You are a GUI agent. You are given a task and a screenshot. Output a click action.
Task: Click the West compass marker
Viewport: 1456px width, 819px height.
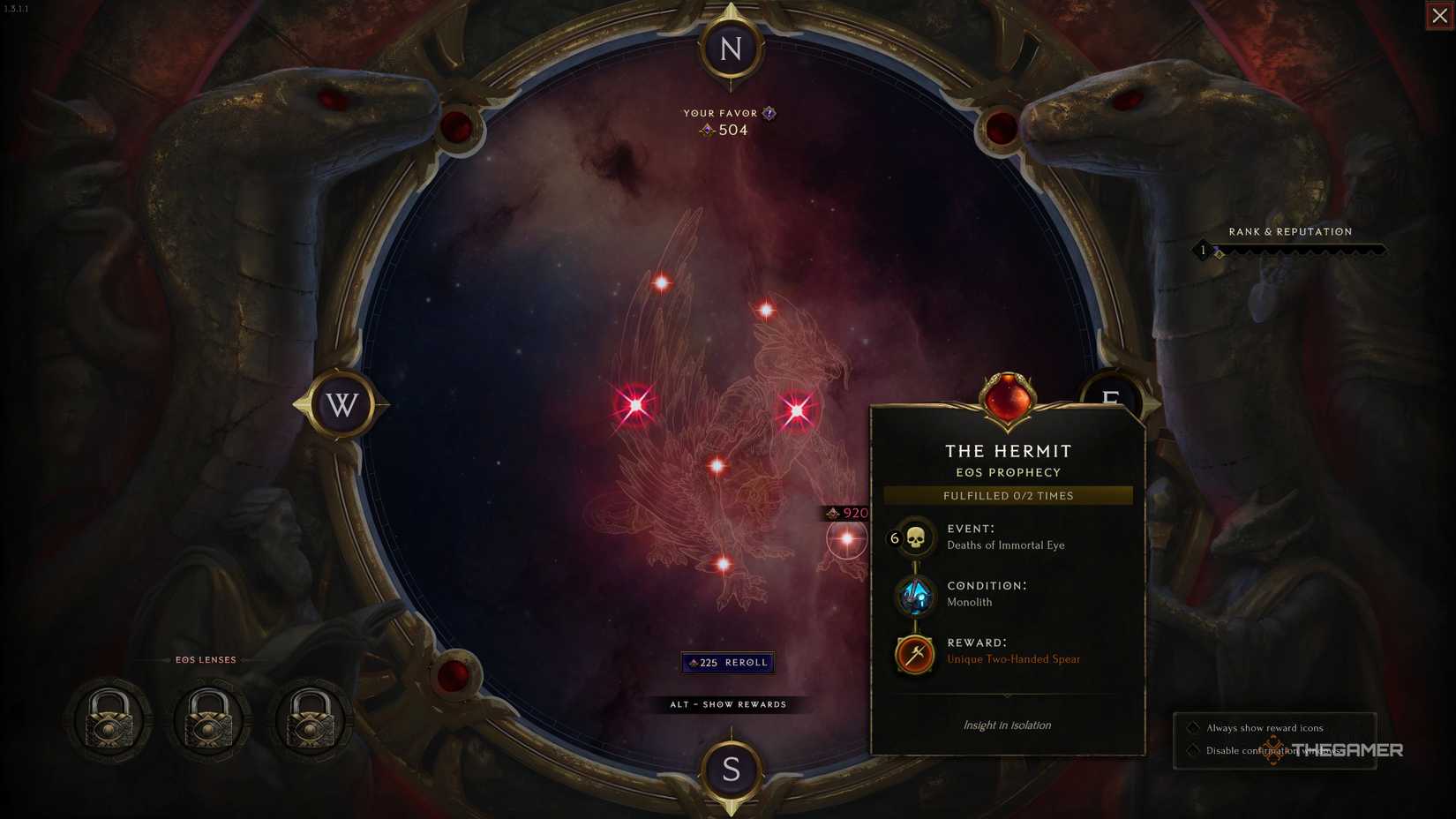point(341,405)
